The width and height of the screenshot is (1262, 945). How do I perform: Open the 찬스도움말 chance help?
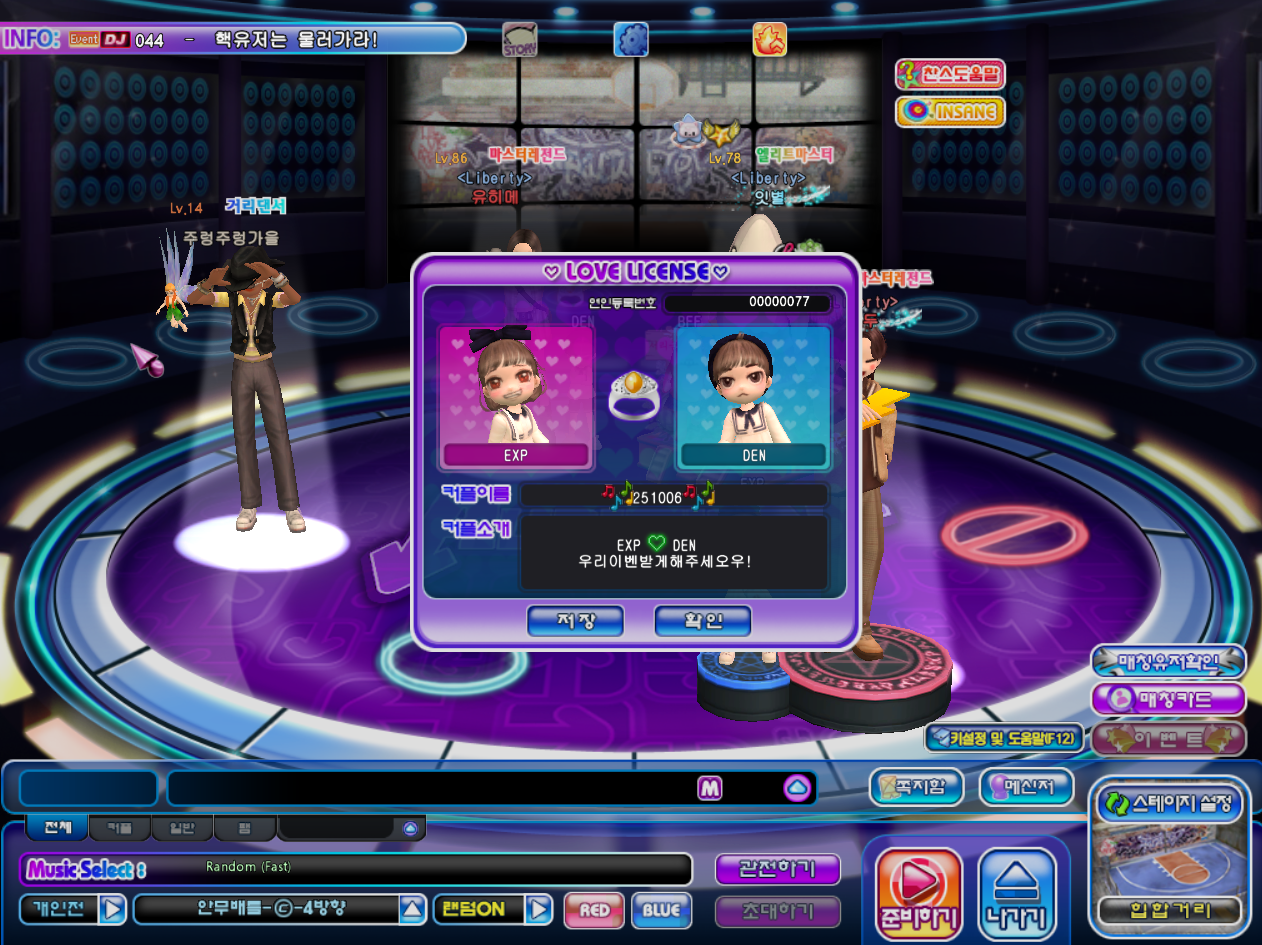(949, 74)
